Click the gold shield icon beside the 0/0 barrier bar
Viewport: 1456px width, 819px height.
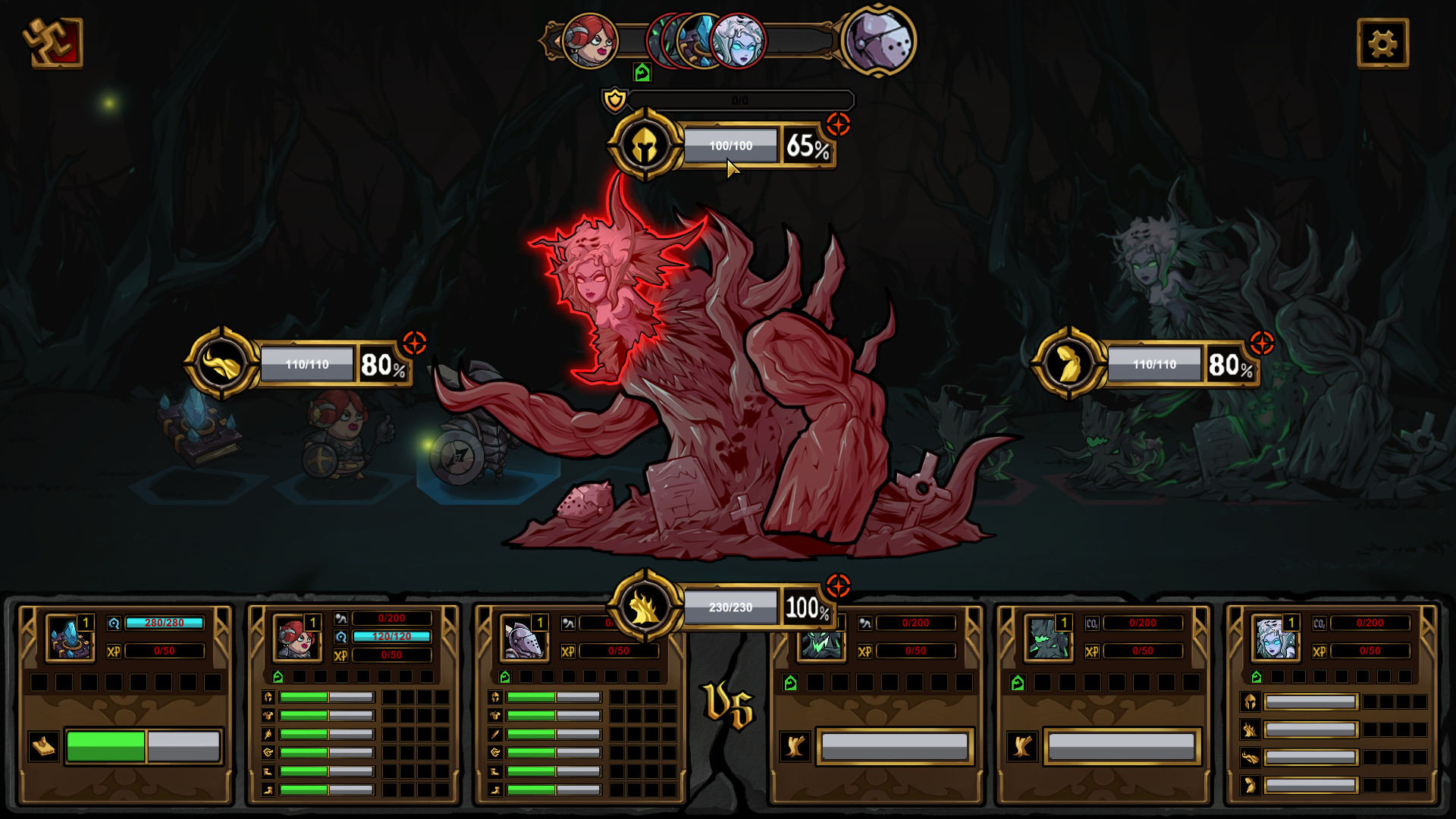pyautogui.click(x=614, y=99)
